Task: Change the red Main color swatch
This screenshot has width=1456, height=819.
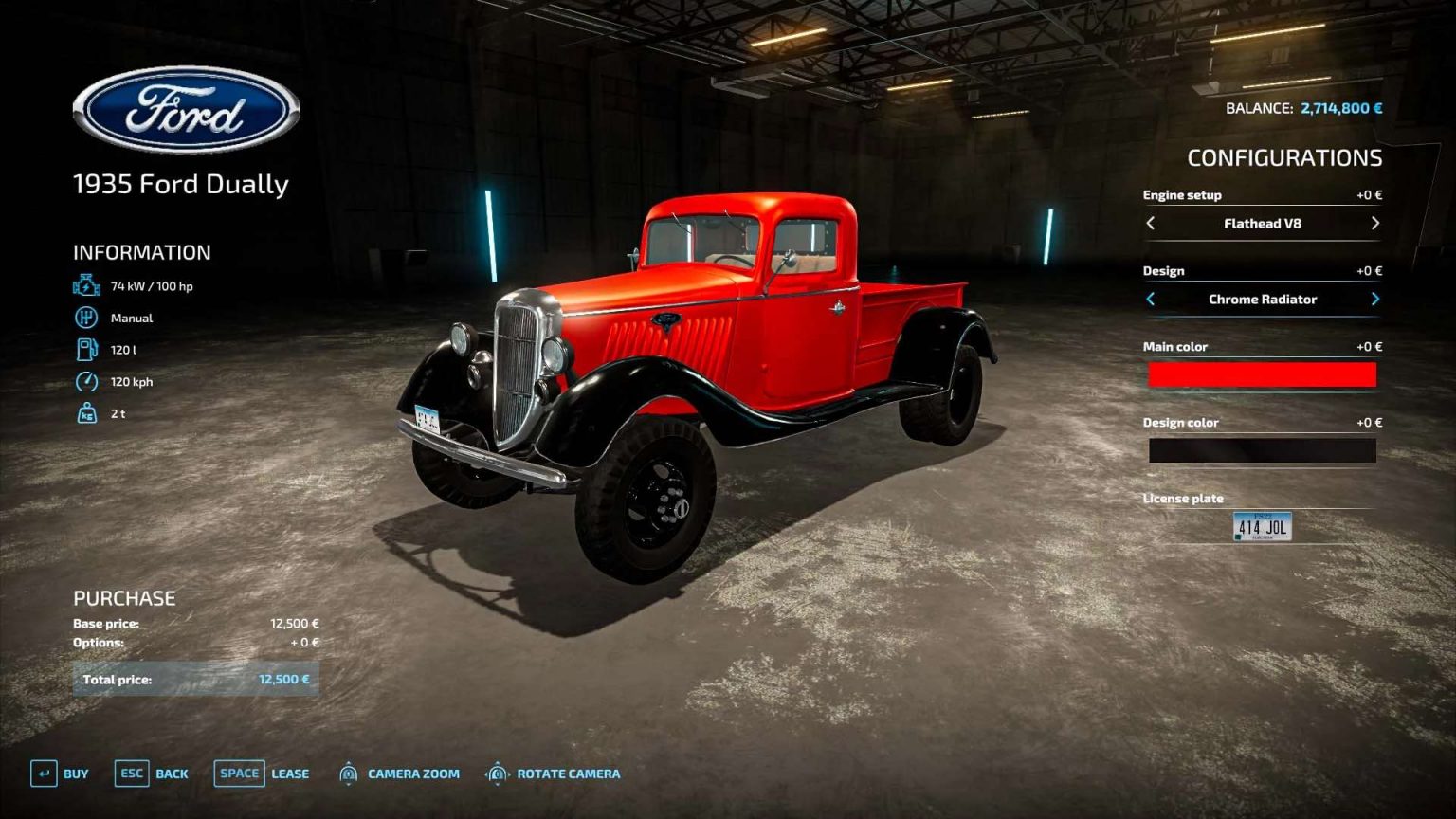Action: click(x=1264, y=375)
